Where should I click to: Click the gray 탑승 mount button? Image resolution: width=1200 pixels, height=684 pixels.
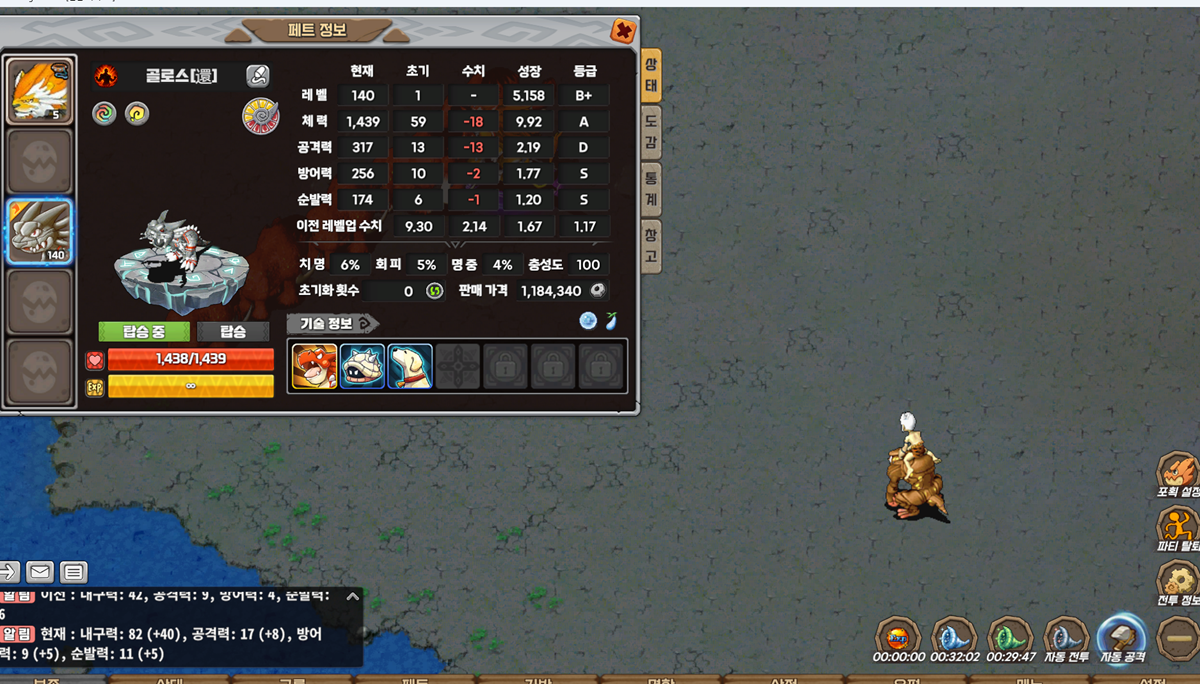233,332
